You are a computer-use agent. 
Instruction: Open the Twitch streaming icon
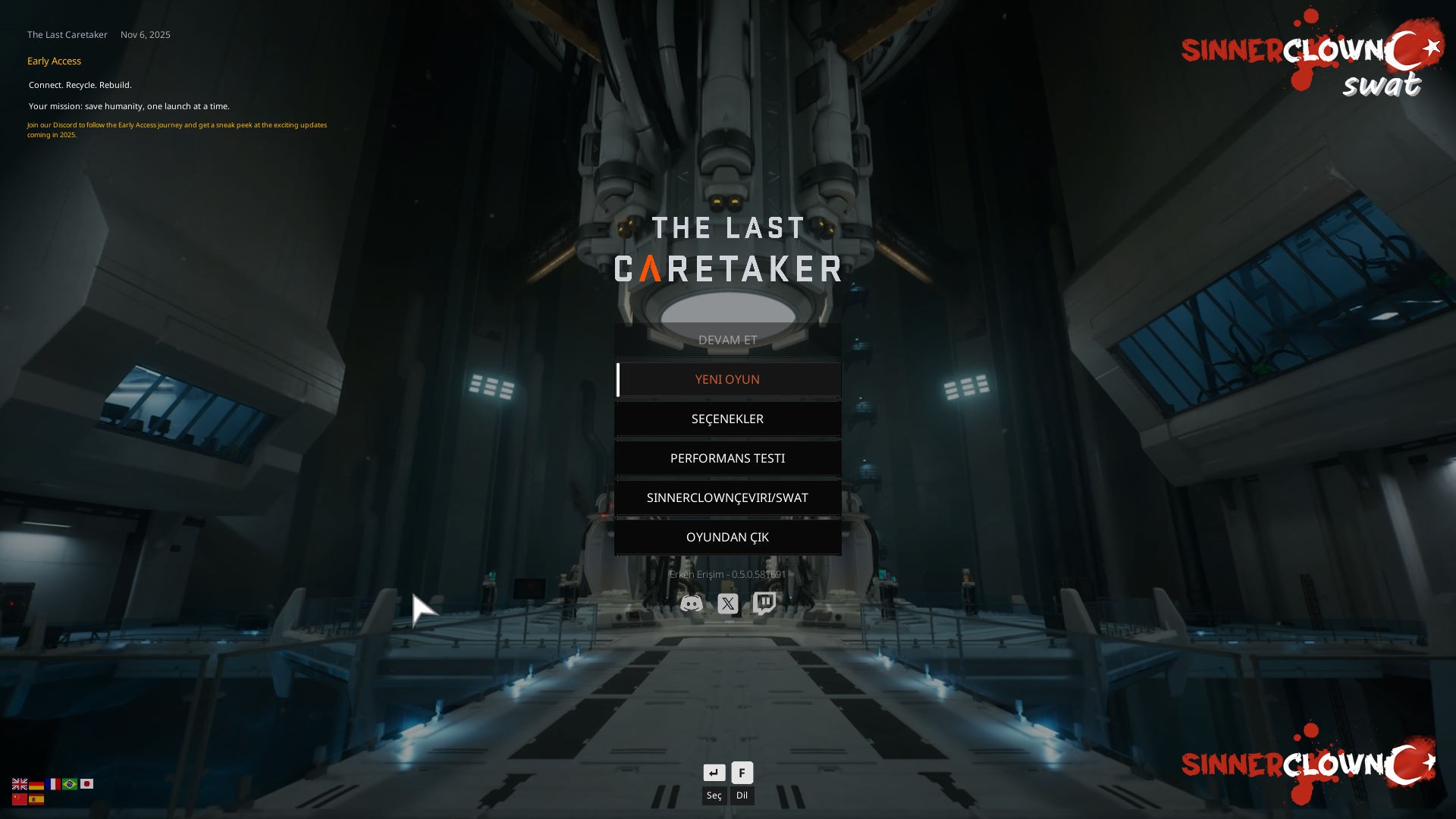point(764,604)
